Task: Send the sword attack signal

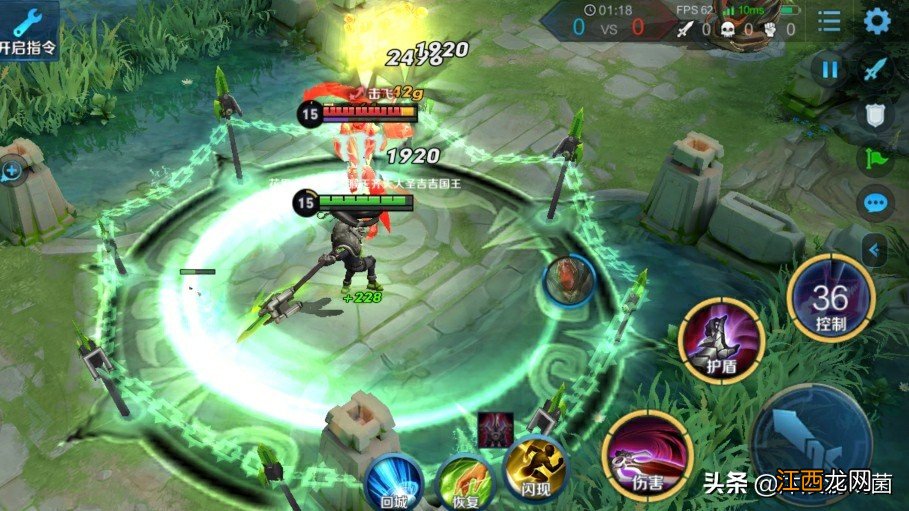Action: 876,69
